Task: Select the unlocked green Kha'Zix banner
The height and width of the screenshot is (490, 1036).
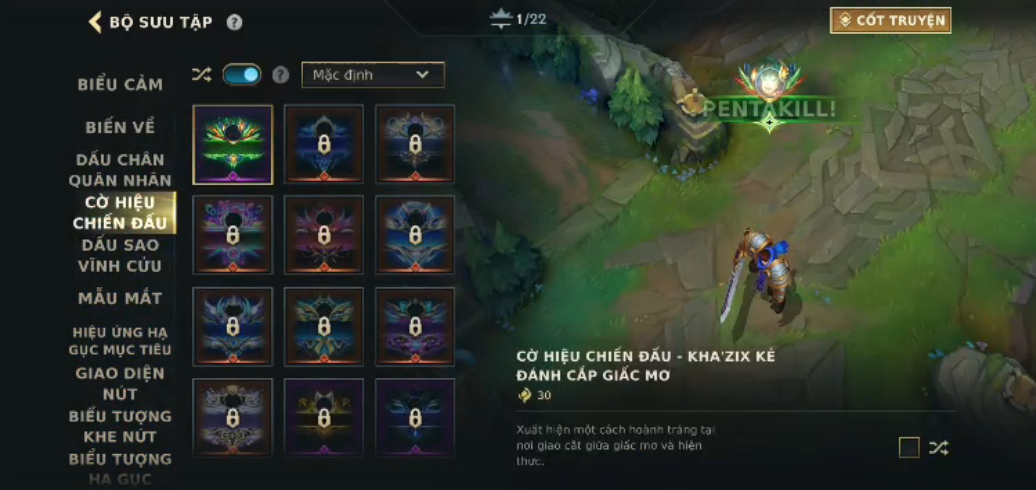Action: click(x=232, y=145)
